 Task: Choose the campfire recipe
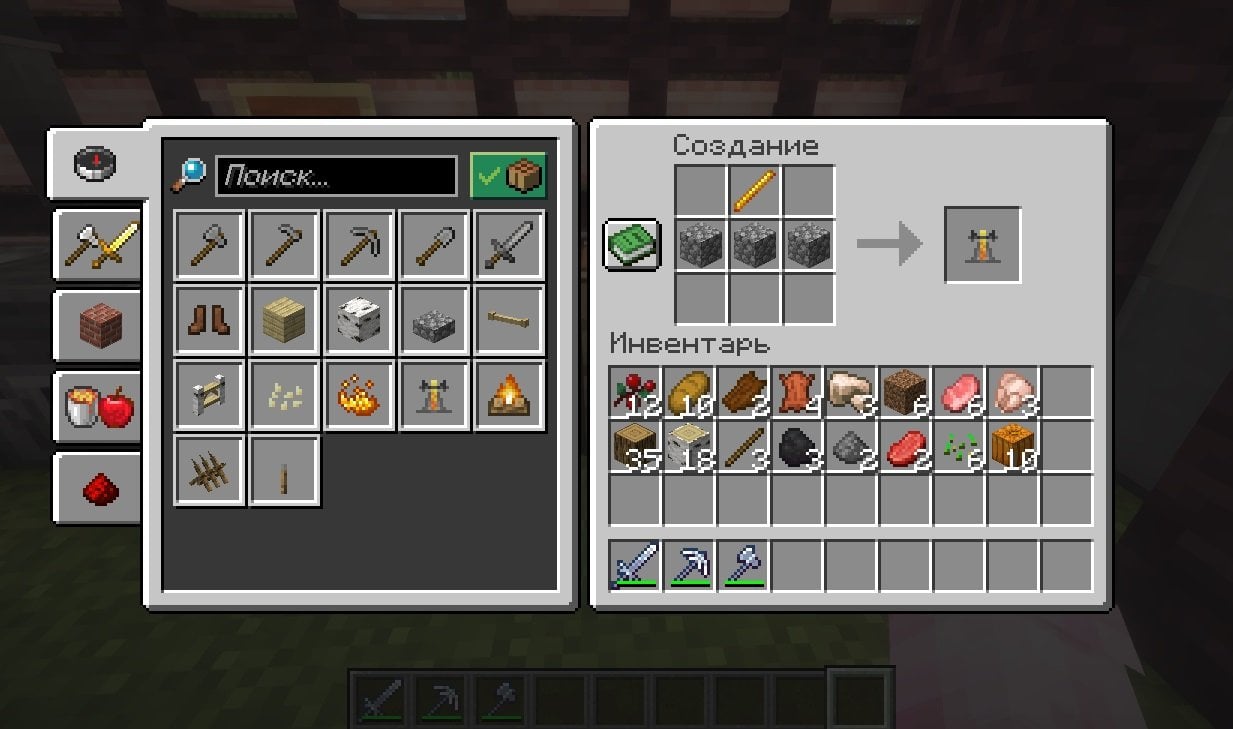tap(509, 395)
